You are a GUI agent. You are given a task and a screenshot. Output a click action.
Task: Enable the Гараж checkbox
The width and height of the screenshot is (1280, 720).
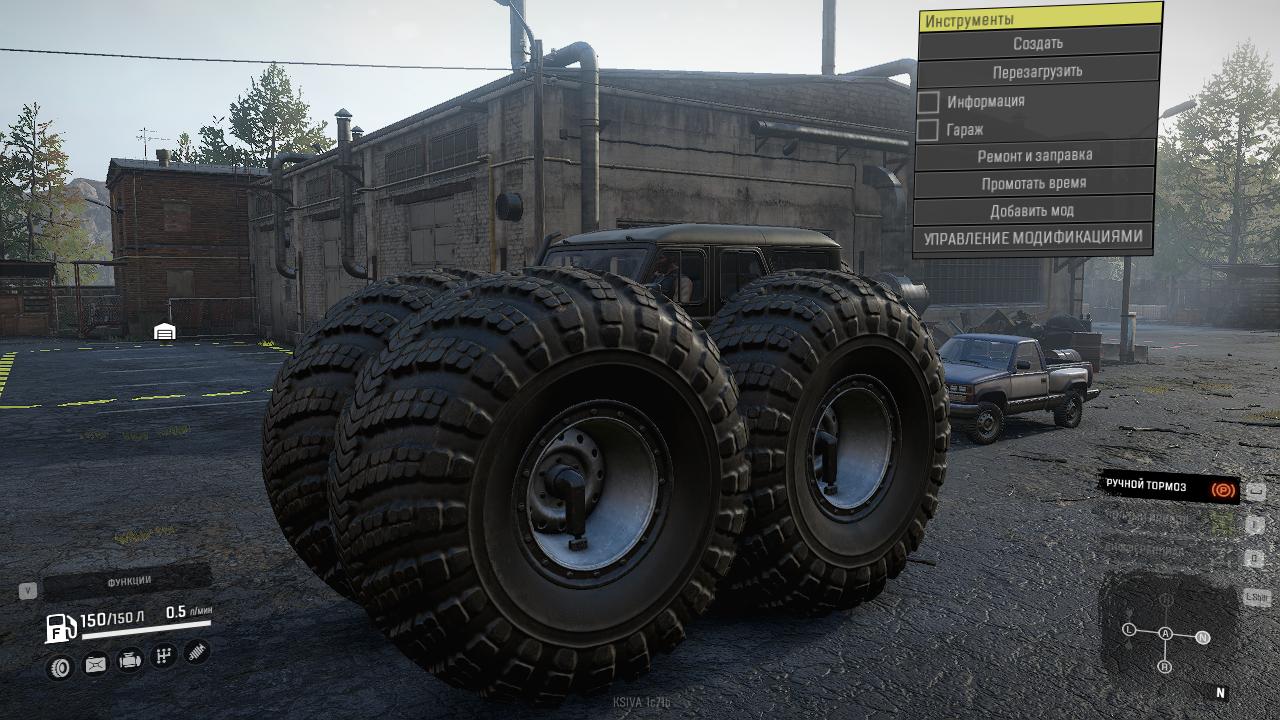tap(929, 130)
